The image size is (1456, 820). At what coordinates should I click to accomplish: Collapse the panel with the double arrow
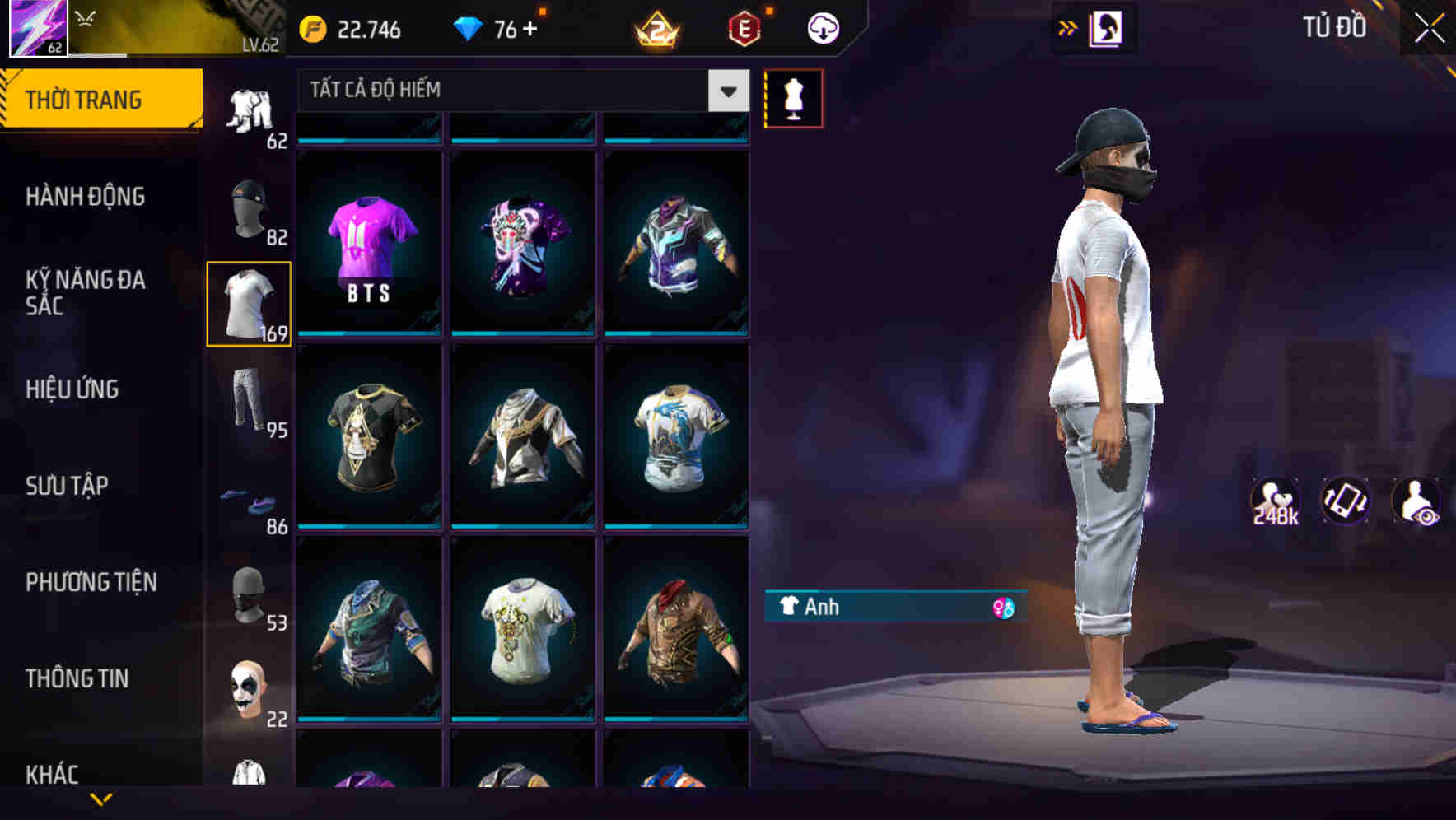point(1068,27)
